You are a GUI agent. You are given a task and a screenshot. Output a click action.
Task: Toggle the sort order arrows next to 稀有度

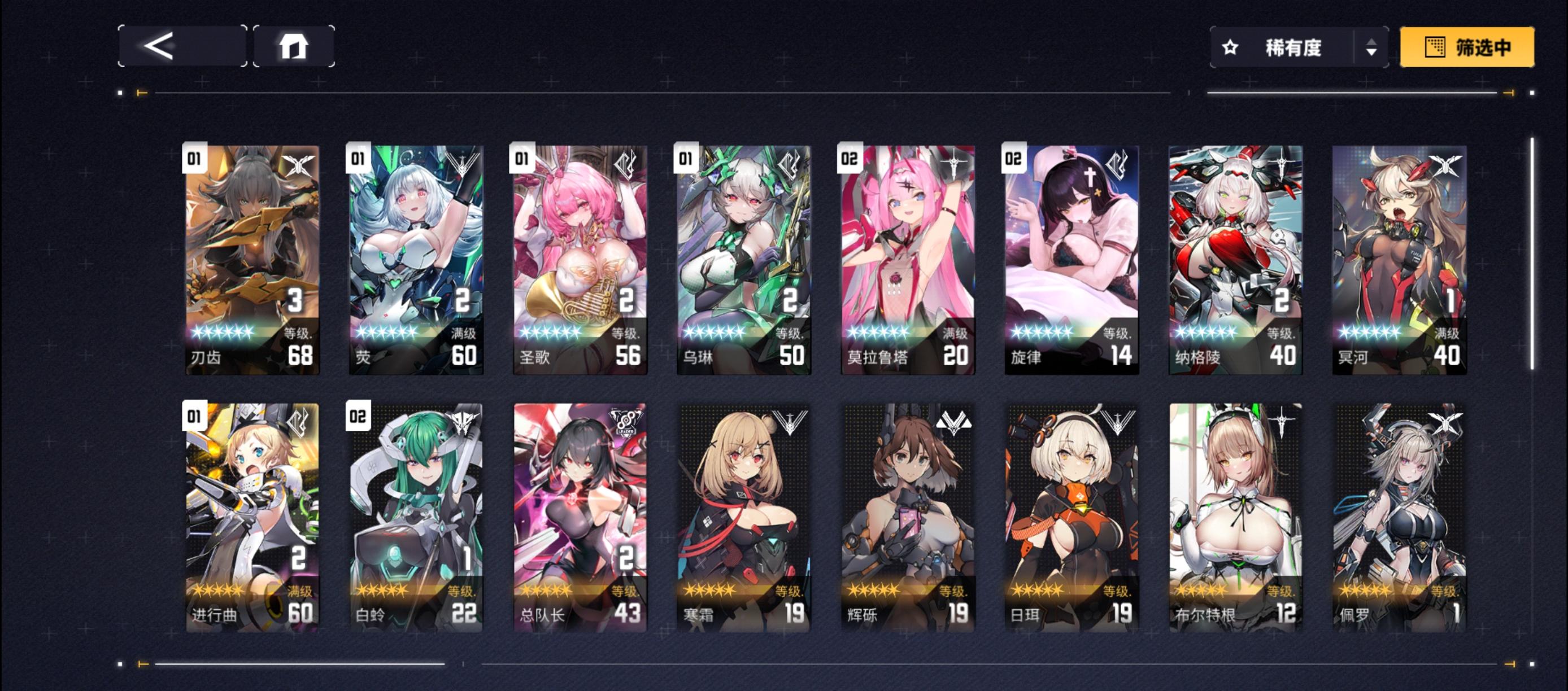1373,48
